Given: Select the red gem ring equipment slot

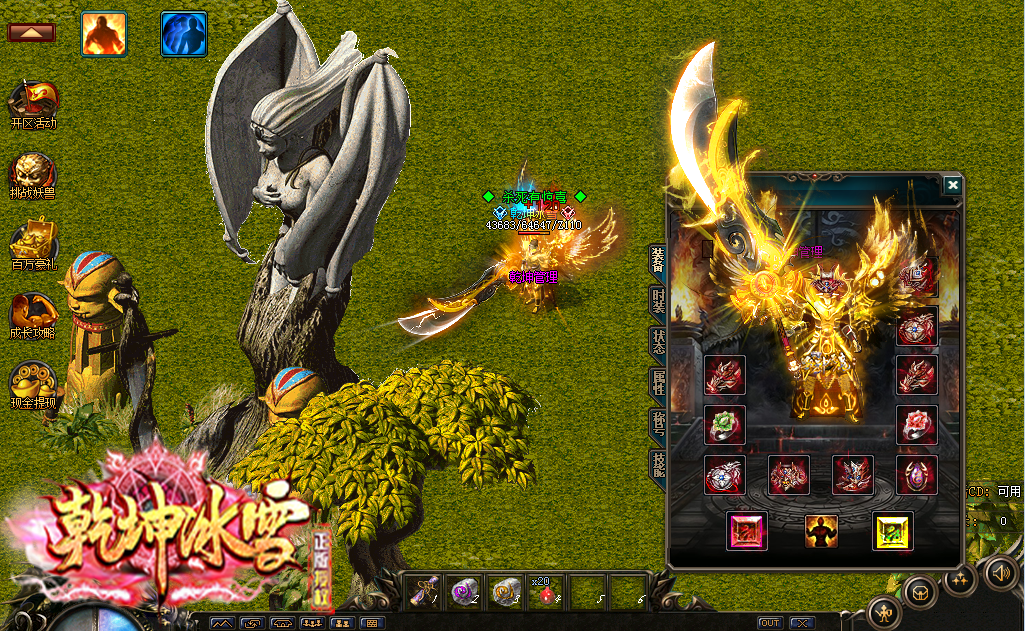Looking at the screenshot, I should tap(916, 424).
